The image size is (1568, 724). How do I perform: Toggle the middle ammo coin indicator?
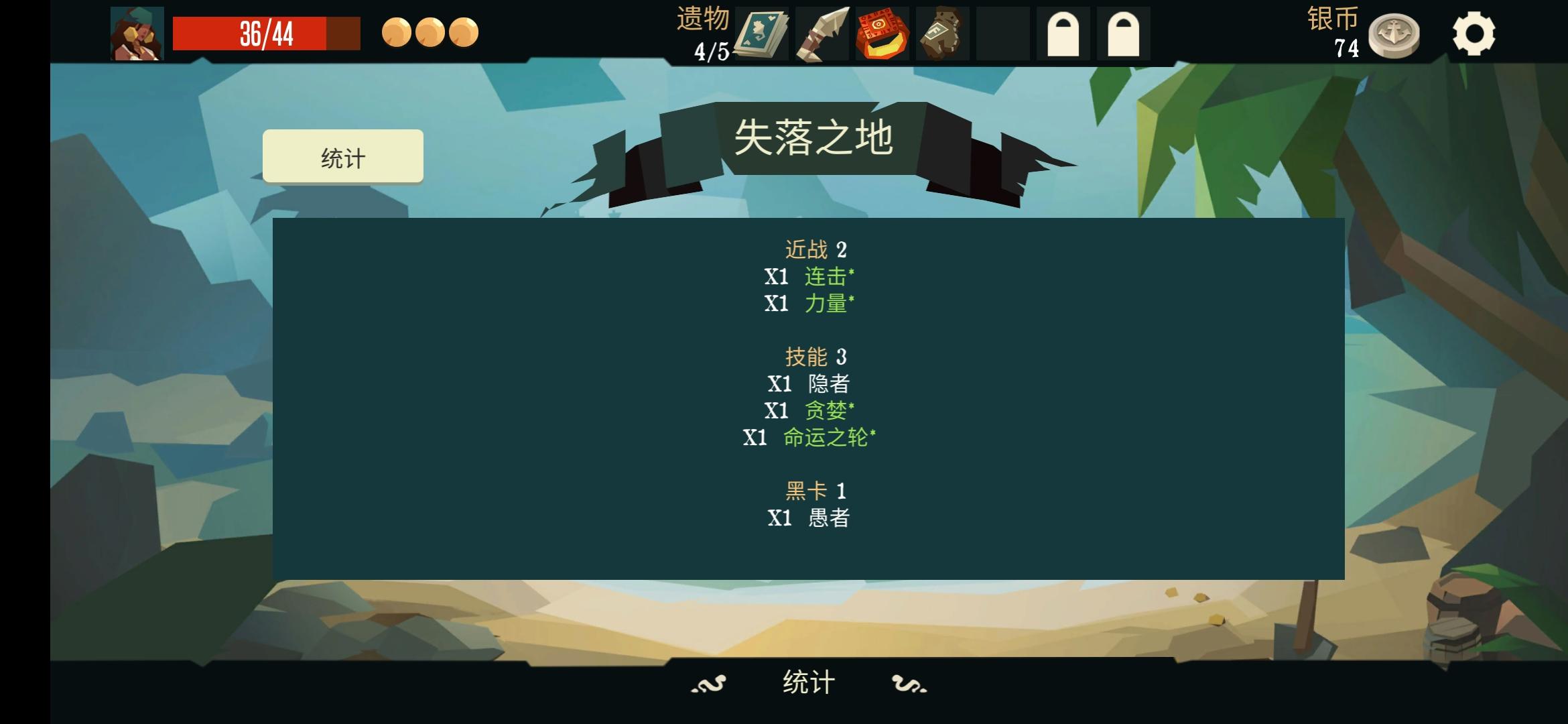pyautogui.click(x=430, y=32)
